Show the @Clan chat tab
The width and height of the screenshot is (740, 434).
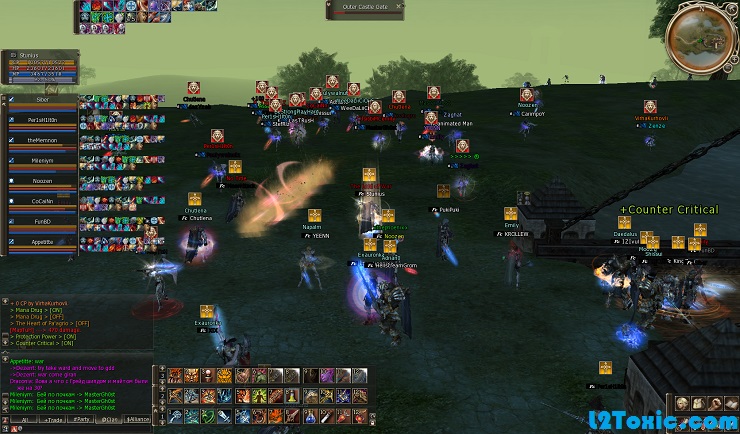tap(108, 421)
